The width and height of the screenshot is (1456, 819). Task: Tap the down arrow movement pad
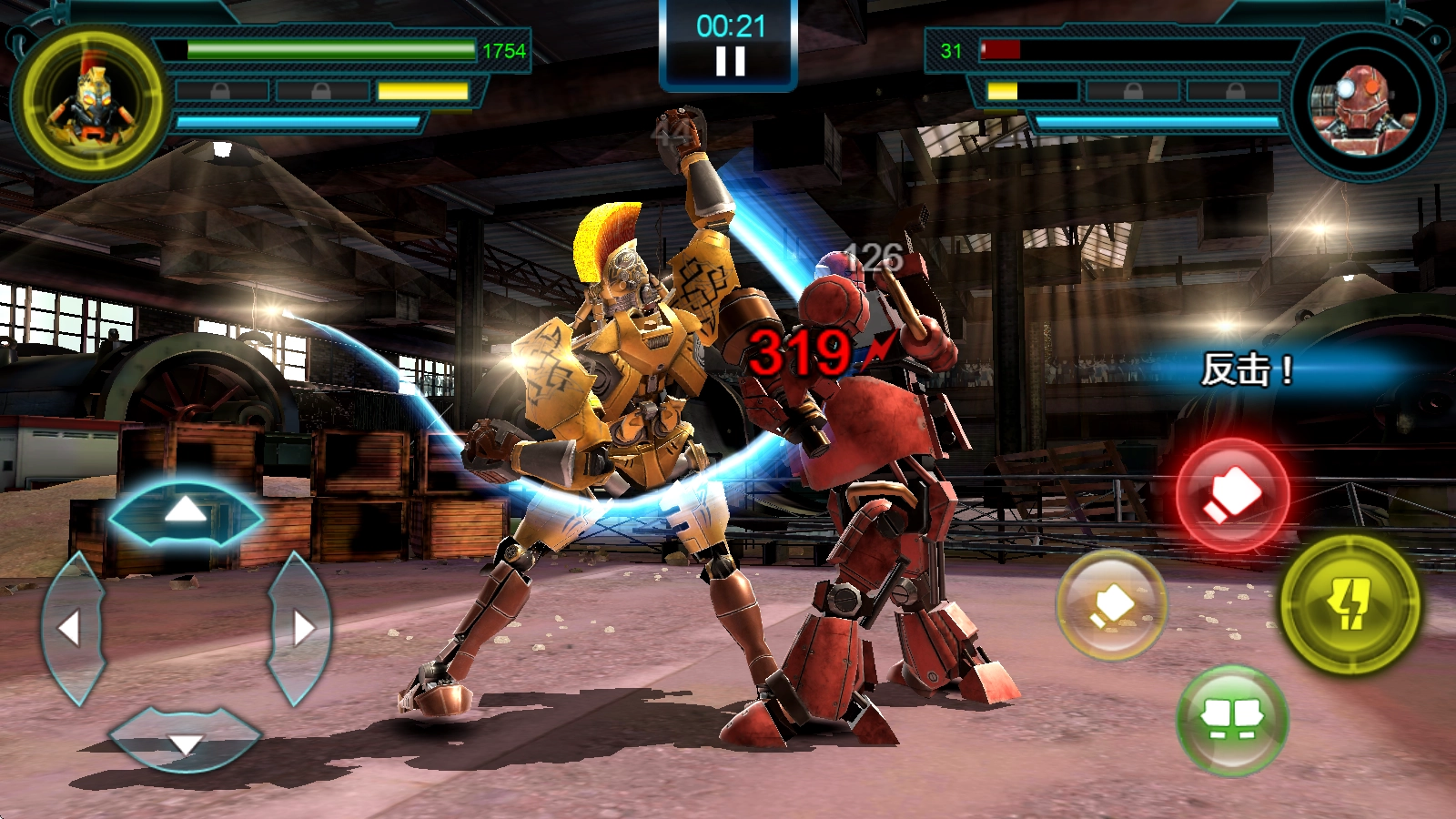click(x=186, y=739)
